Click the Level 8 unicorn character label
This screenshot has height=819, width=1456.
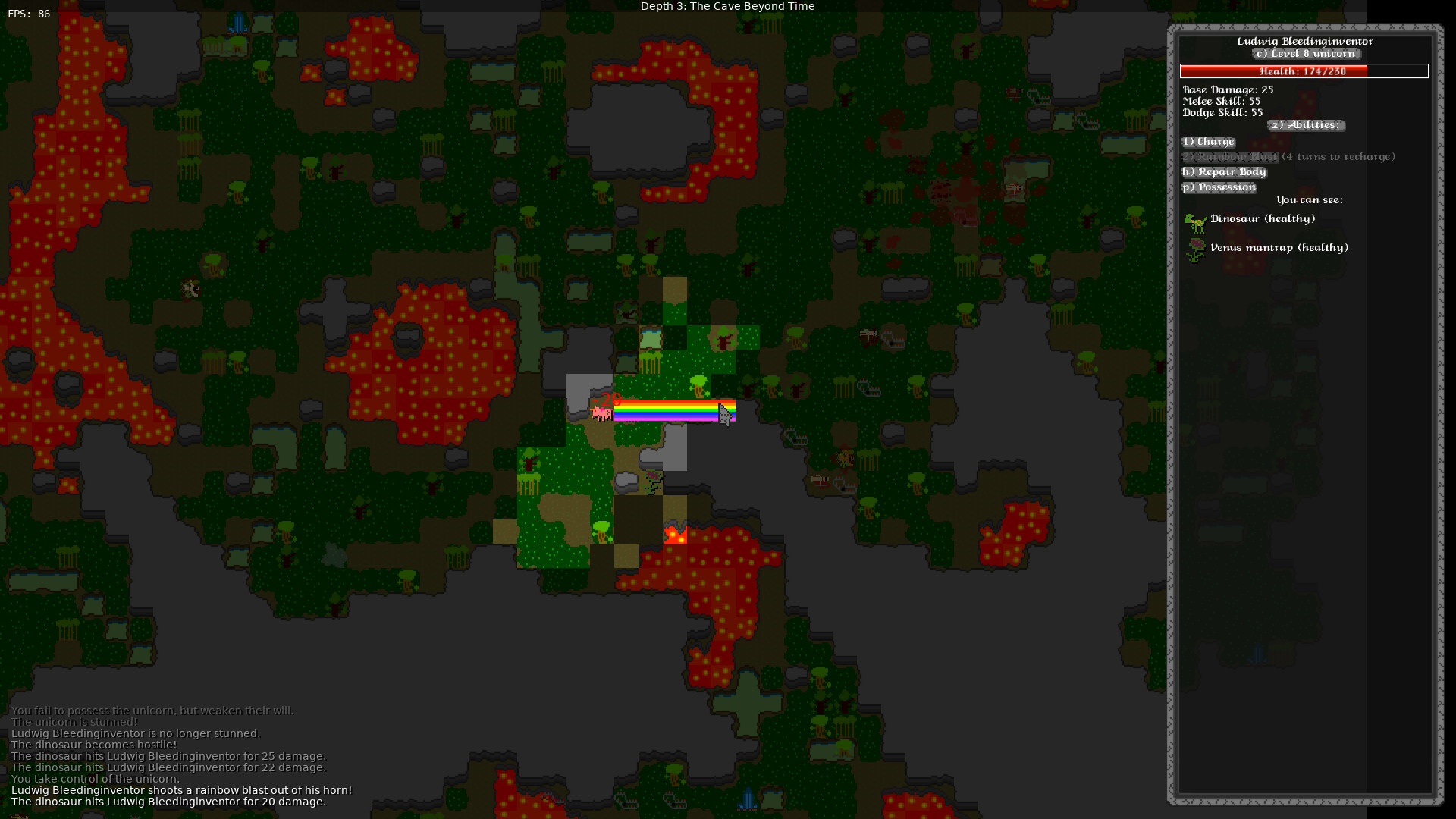tap(1306, 54)
